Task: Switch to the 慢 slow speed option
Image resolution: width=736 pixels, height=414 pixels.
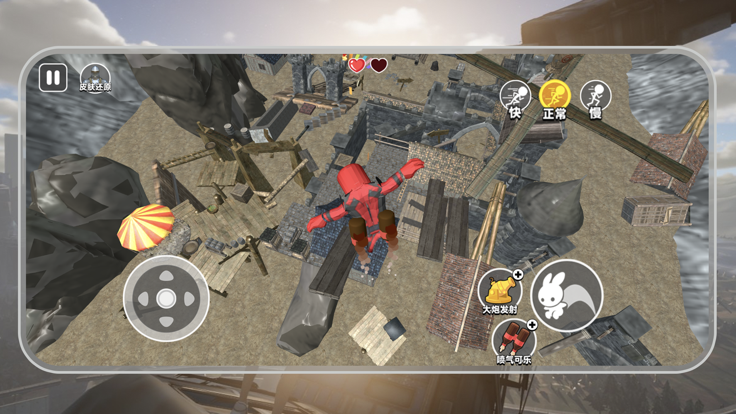Action: click(595, 96)
